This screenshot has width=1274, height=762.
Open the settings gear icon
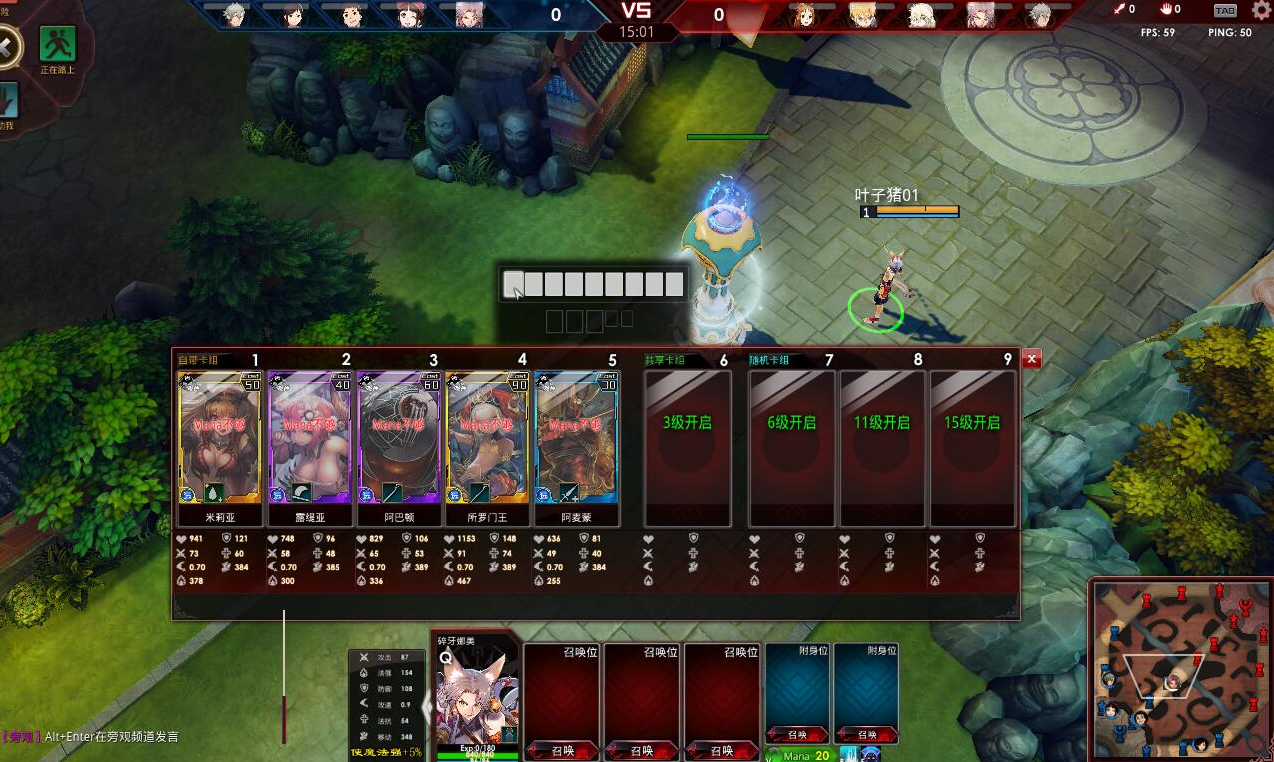(x=1261, y=10)
